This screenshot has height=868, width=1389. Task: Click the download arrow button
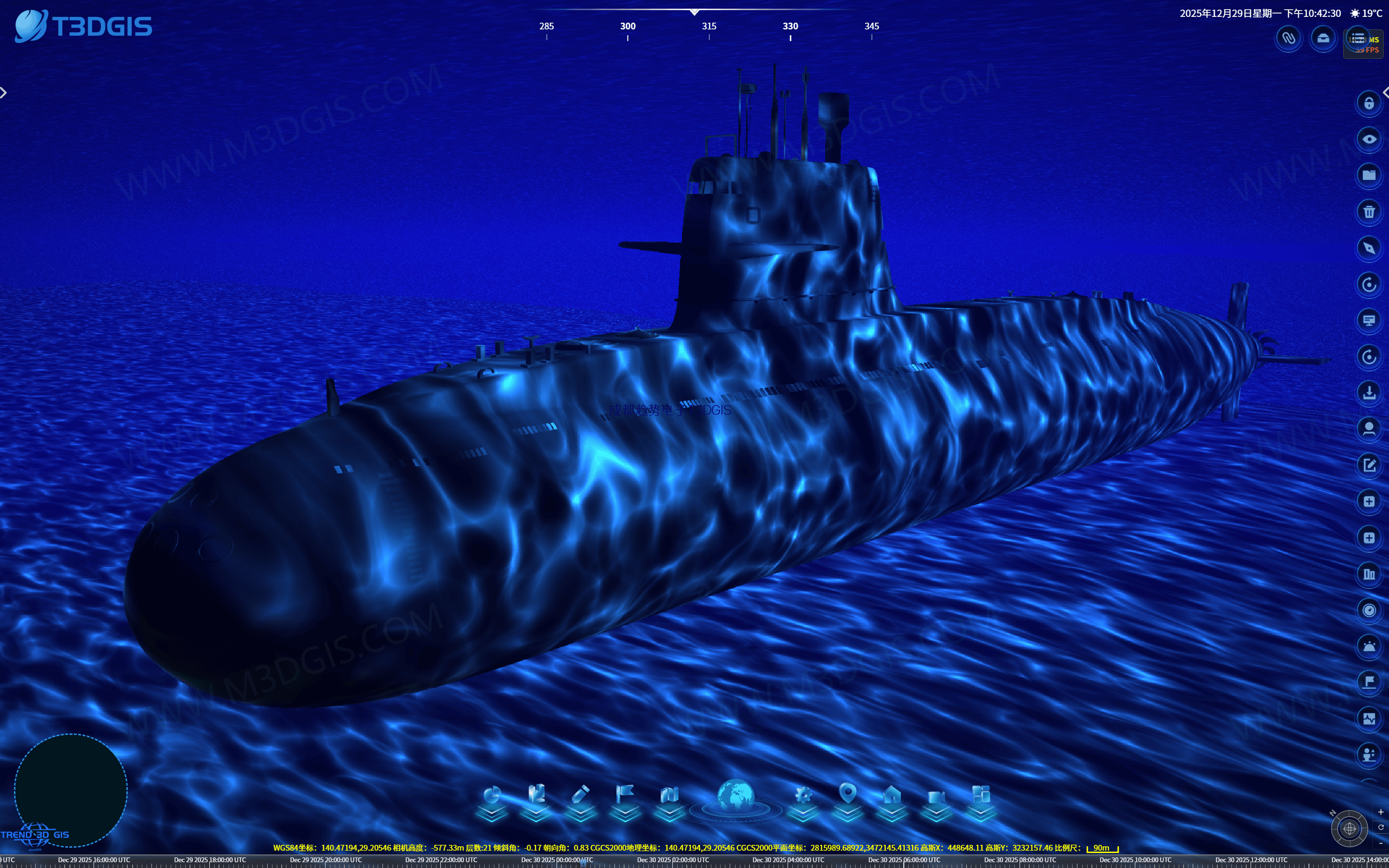coord(1368,393)
